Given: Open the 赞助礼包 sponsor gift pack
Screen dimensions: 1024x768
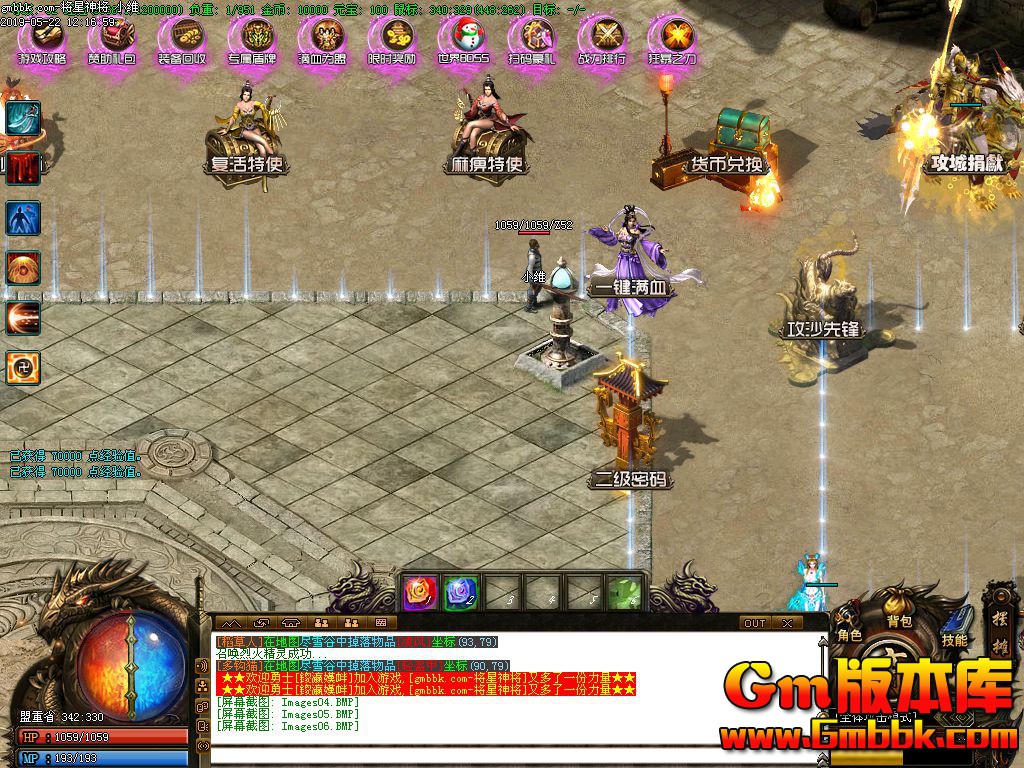Looking at the screenshot, I should tap(112, 41).
